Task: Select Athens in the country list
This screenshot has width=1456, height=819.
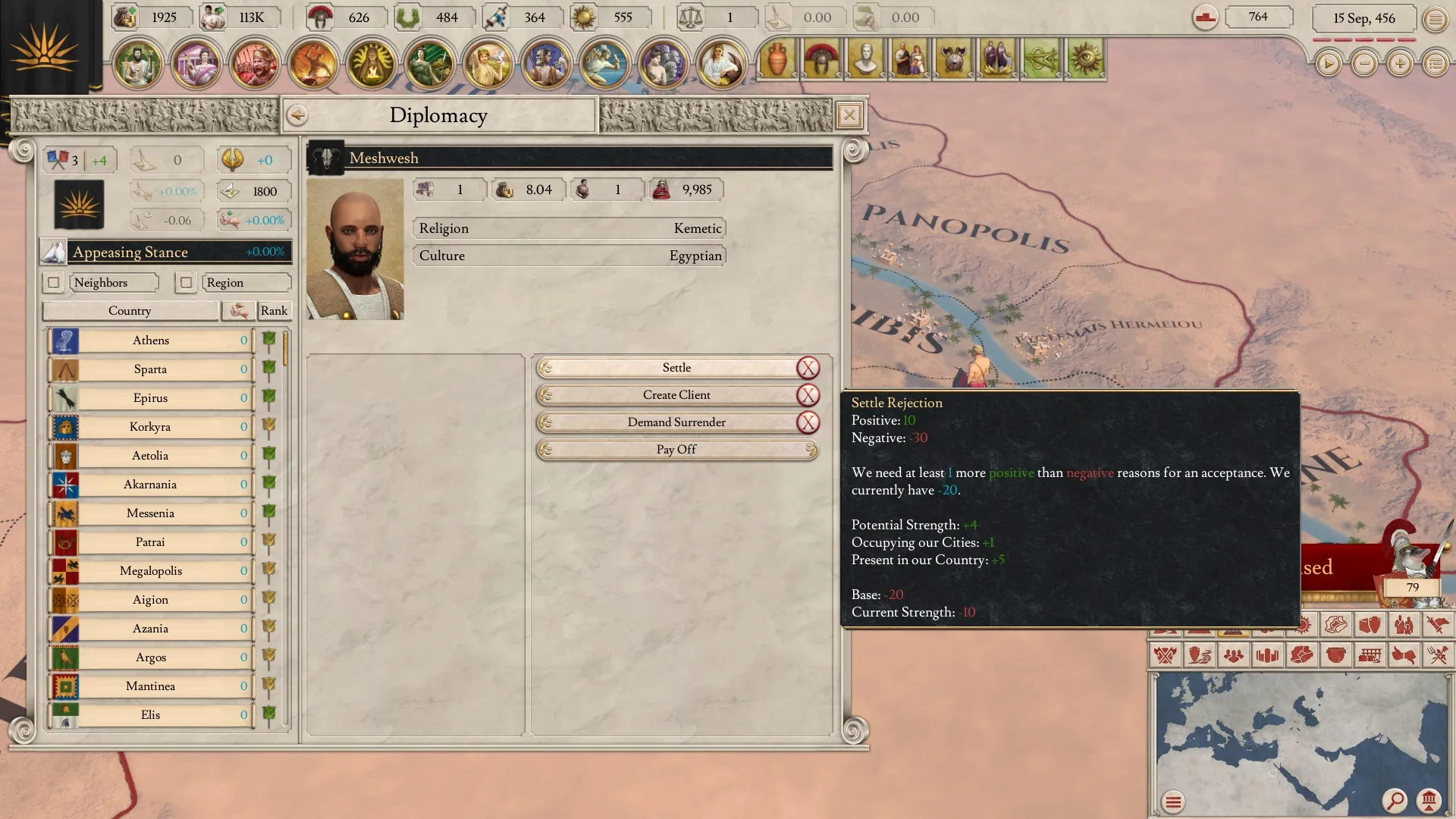Action: 151,340
